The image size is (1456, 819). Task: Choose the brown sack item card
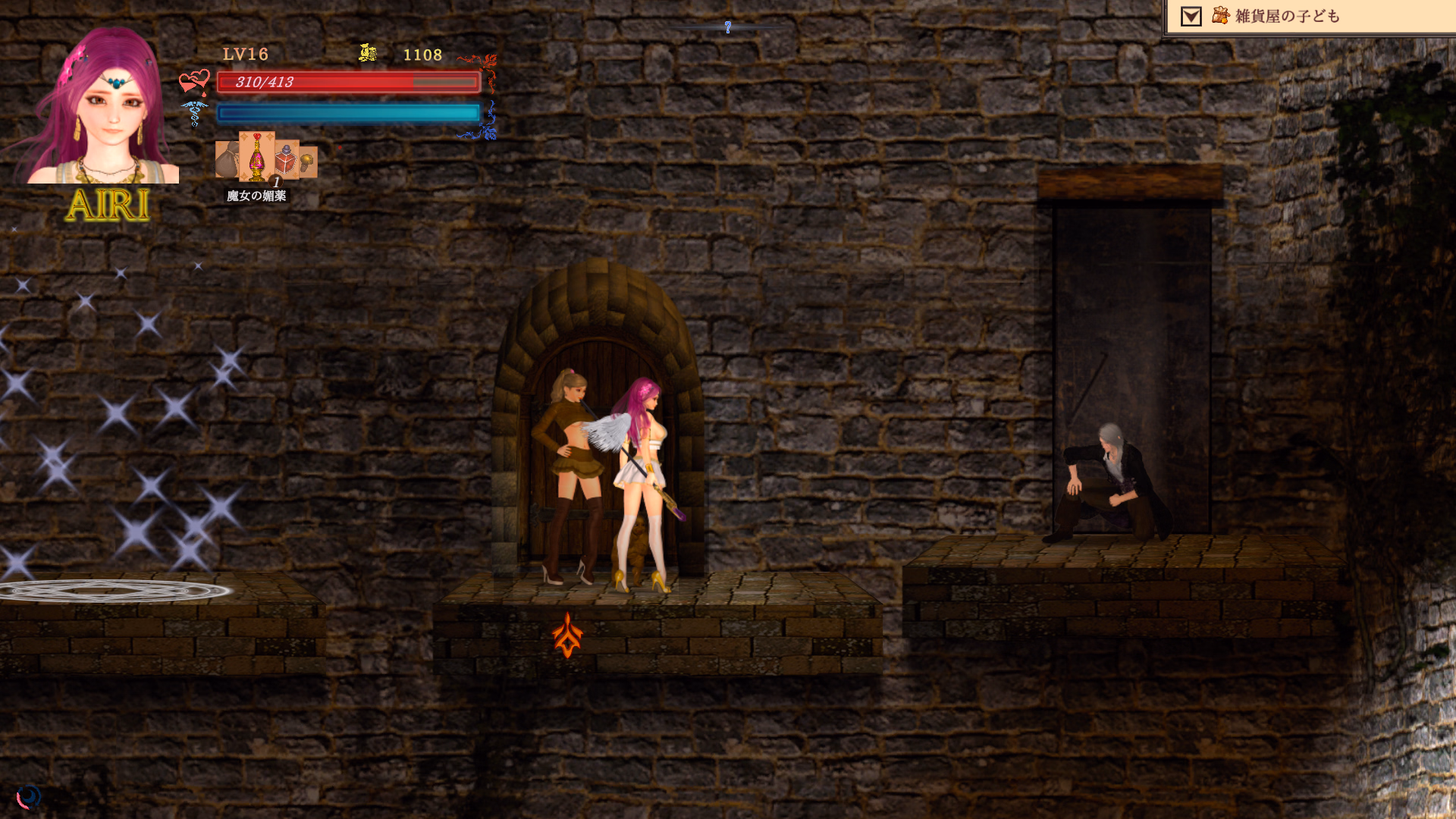pos(227,159)
